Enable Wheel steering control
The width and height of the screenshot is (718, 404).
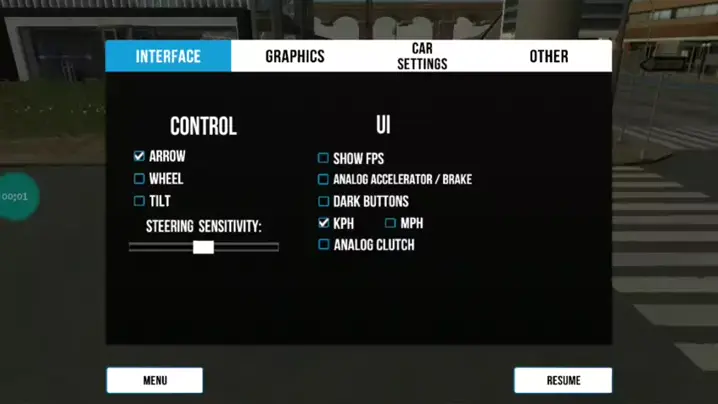pos(139,179)
